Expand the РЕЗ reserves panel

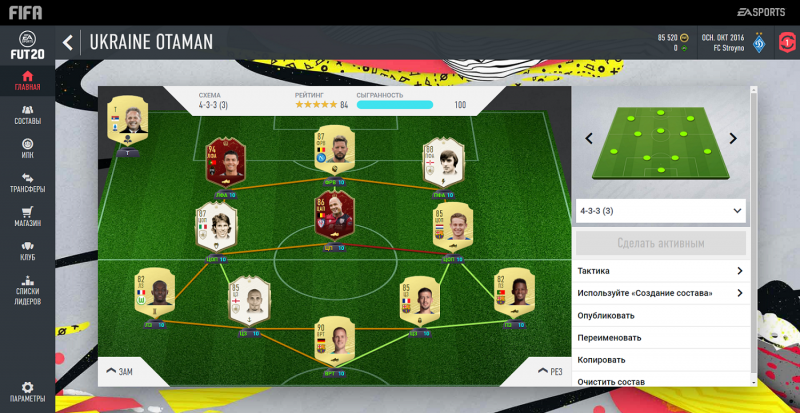[548, 371]
